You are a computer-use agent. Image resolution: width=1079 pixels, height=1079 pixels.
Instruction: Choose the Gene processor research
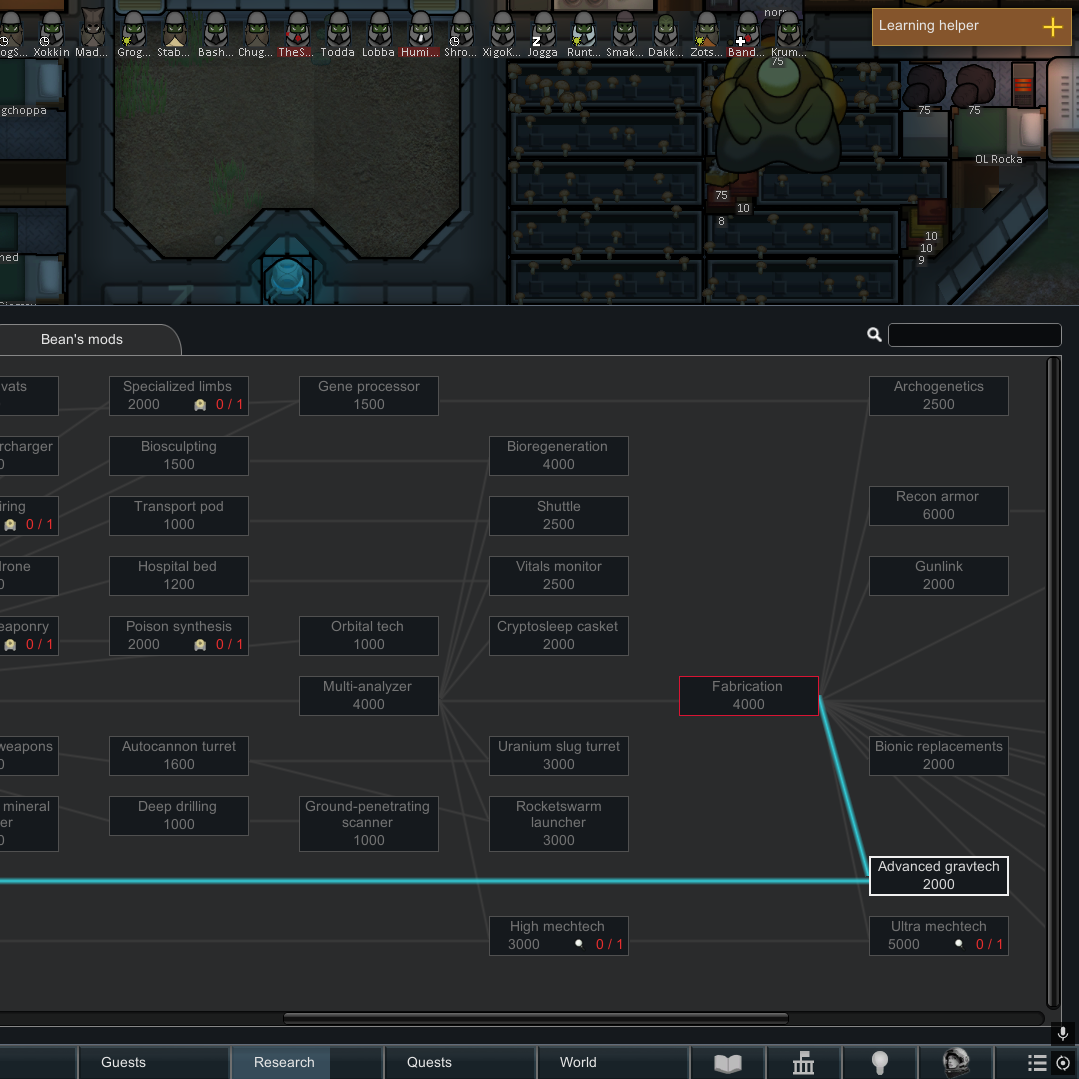coord(368,395)
